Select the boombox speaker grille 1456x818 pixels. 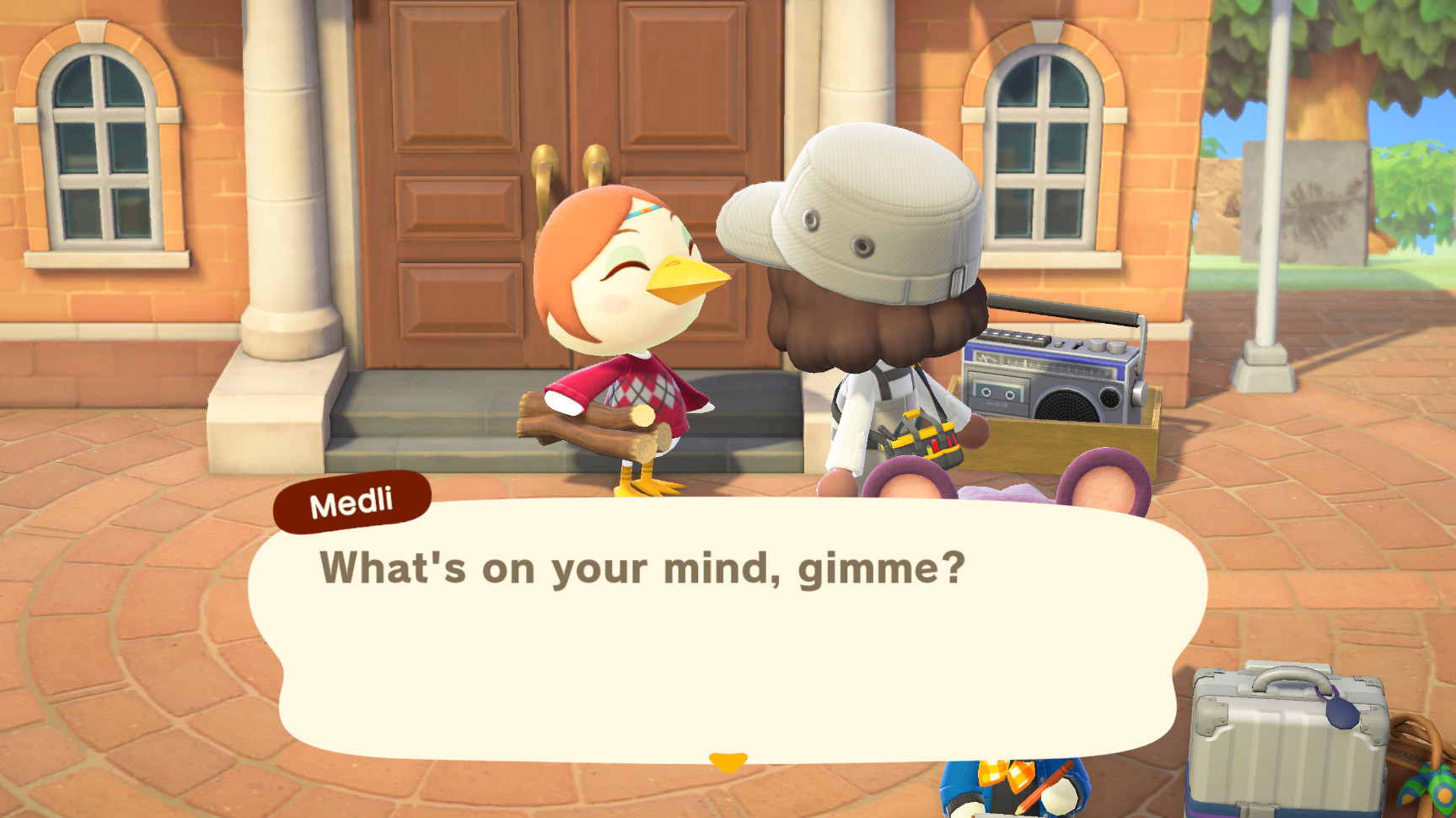click(1066, 406)
